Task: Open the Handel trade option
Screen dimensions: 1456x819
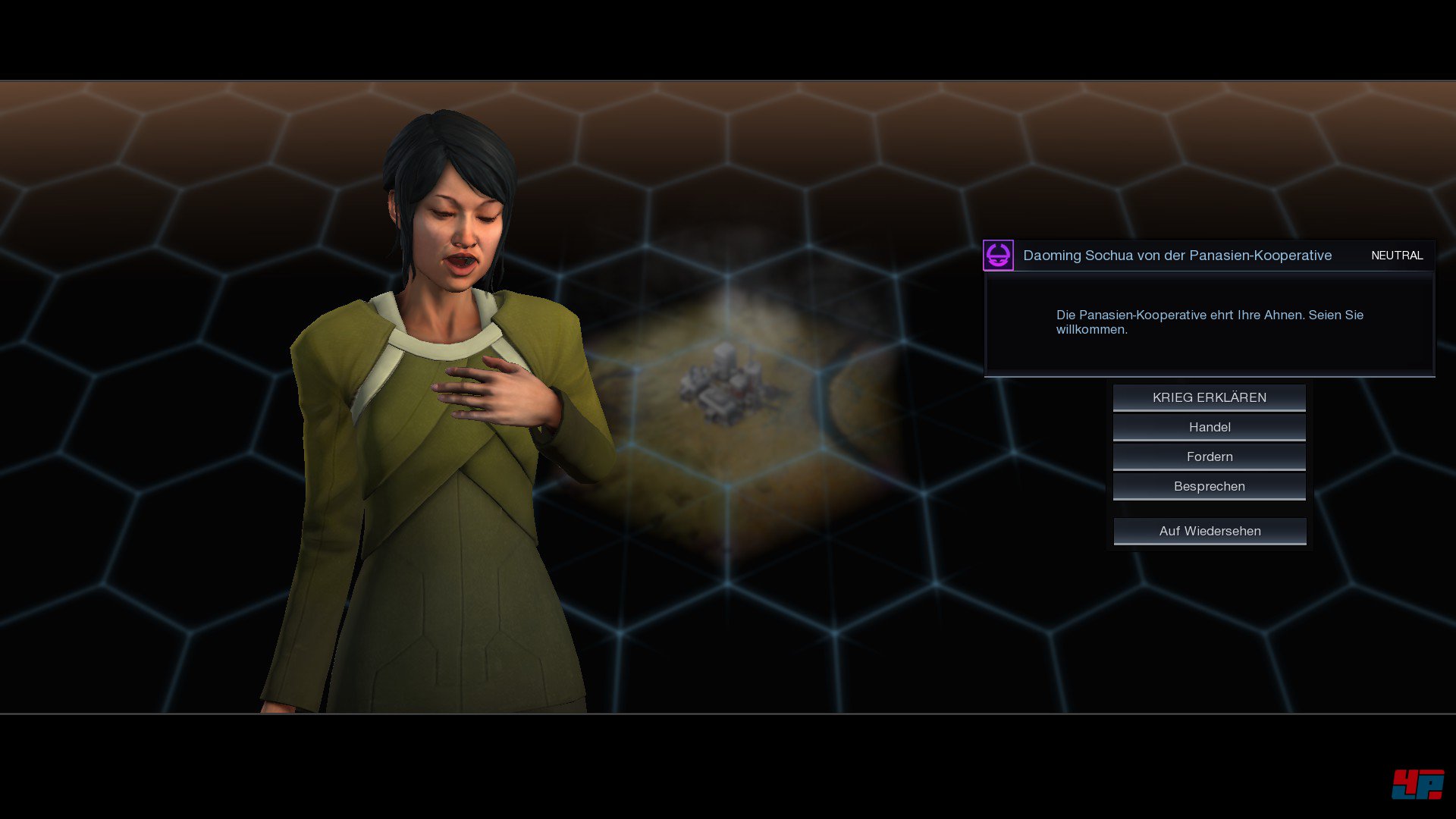Action: click(x=1209, y=427)
